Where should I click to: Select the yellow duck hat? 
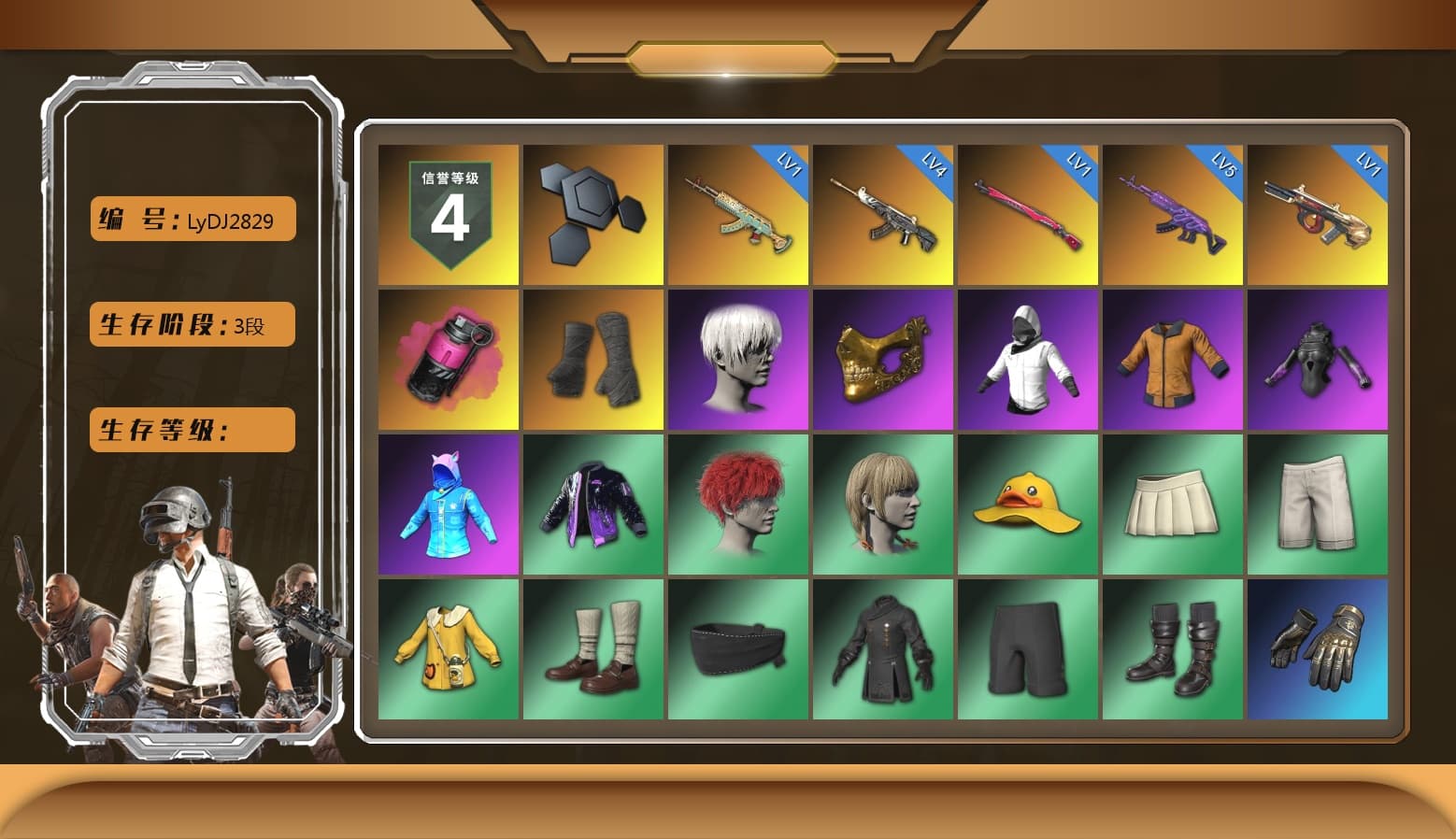coord(1028,505)
